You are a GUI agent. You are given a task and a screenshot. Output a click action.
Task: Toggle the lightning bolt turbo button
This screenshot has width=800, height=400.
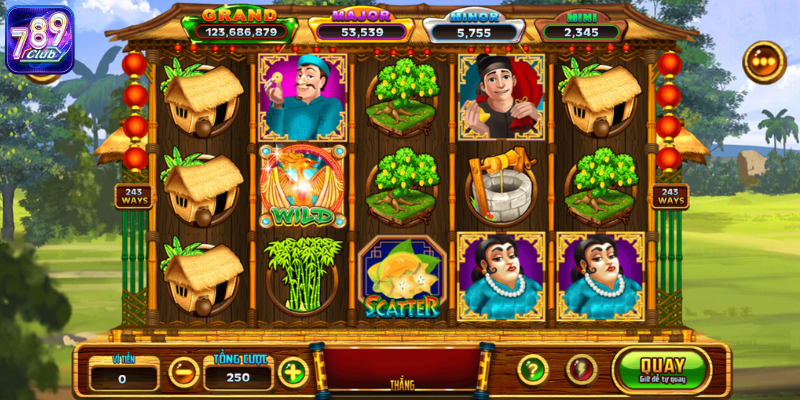(x=582, y=369)
